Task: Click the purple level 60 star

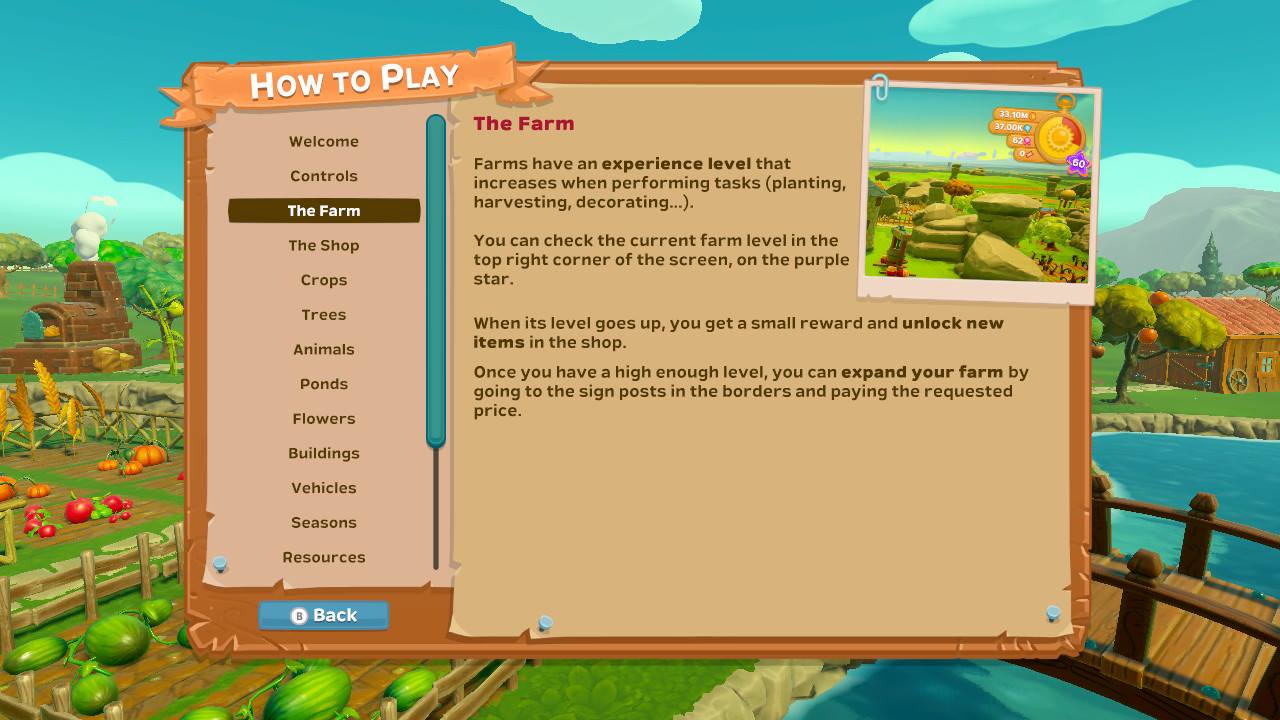Action: click(1078, 162)
